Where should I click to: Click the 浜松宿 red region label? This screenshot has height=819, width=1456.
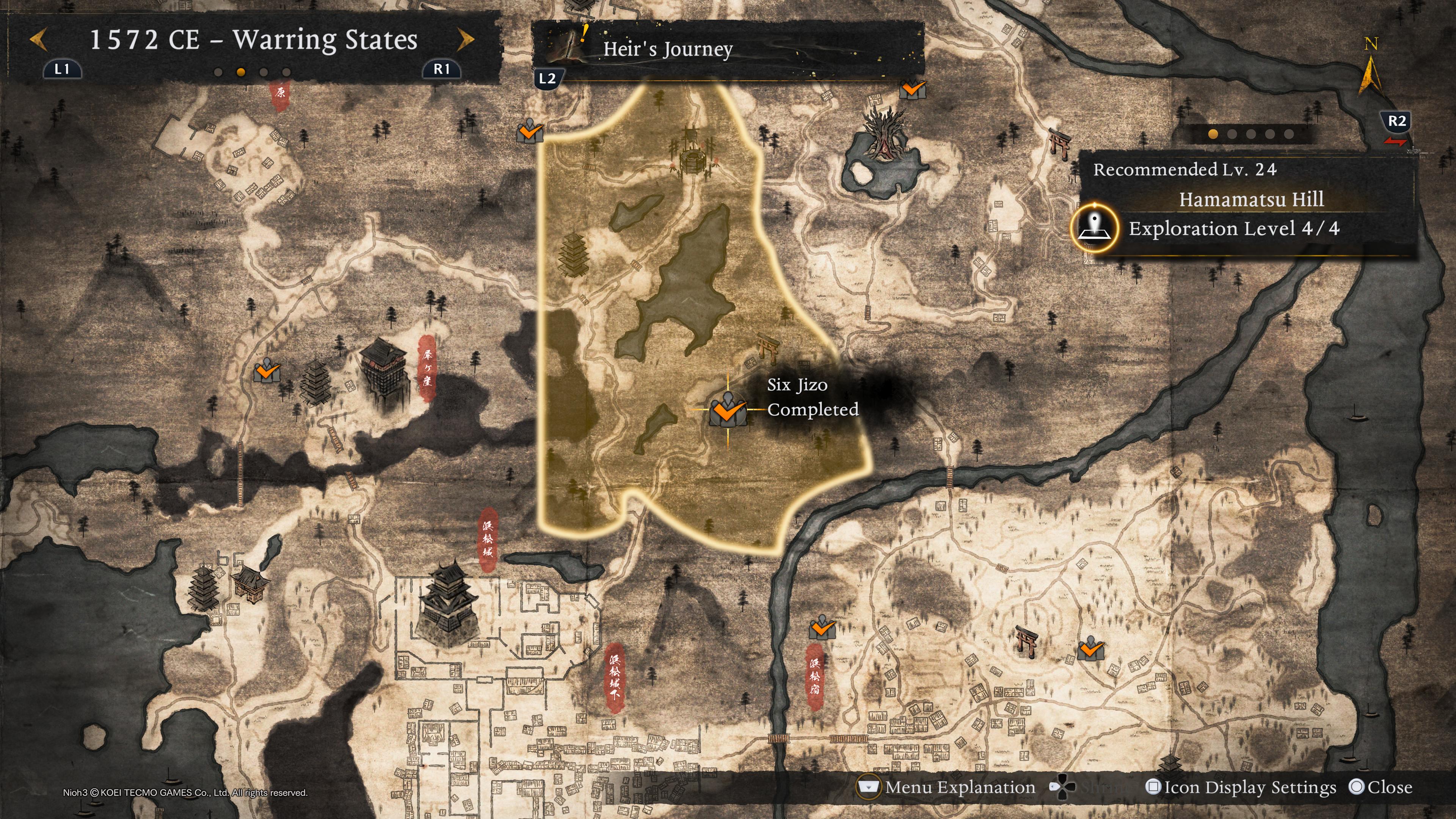click(x=814, y=676)
